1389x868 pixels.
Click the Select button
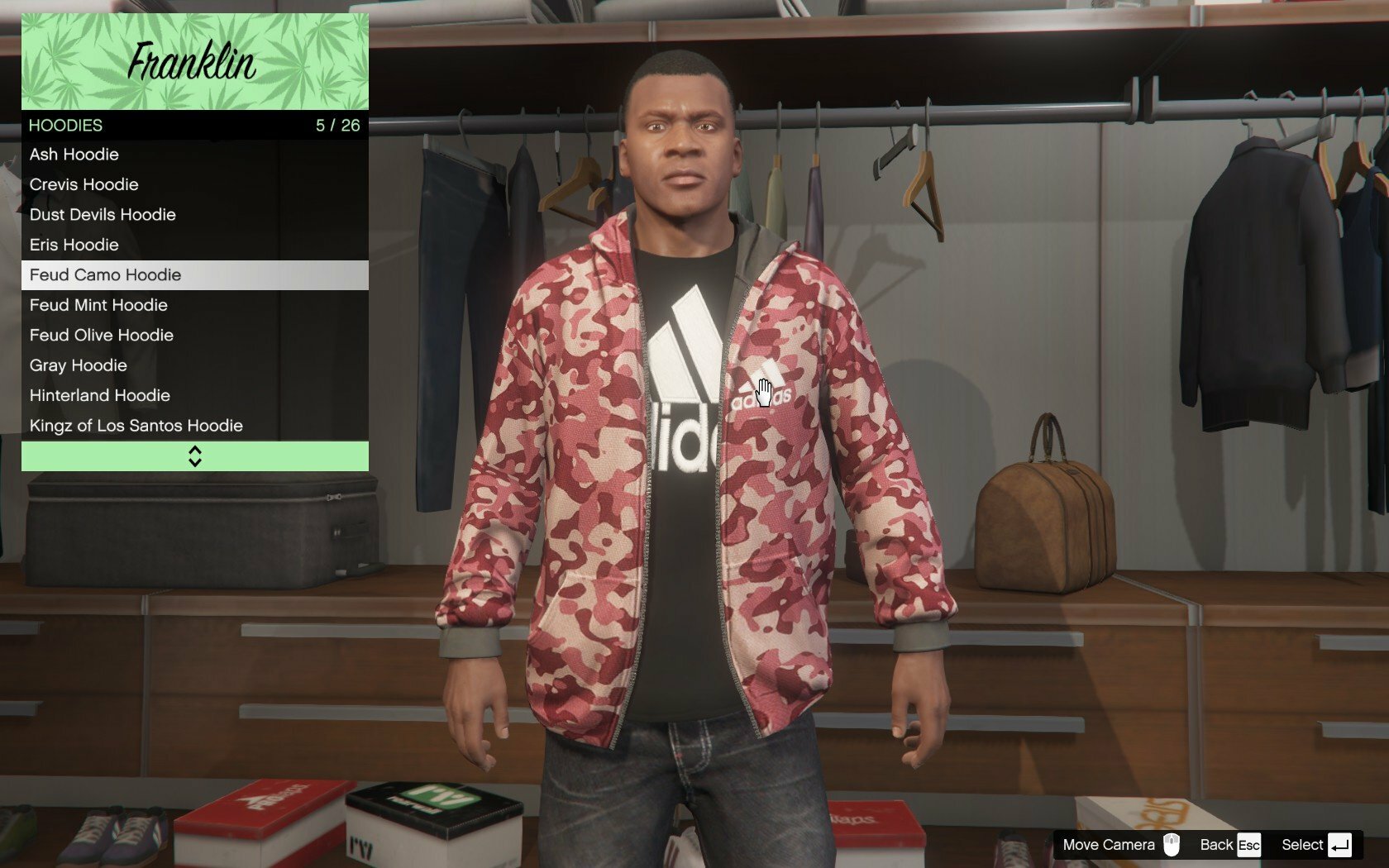click(1316, 845)
